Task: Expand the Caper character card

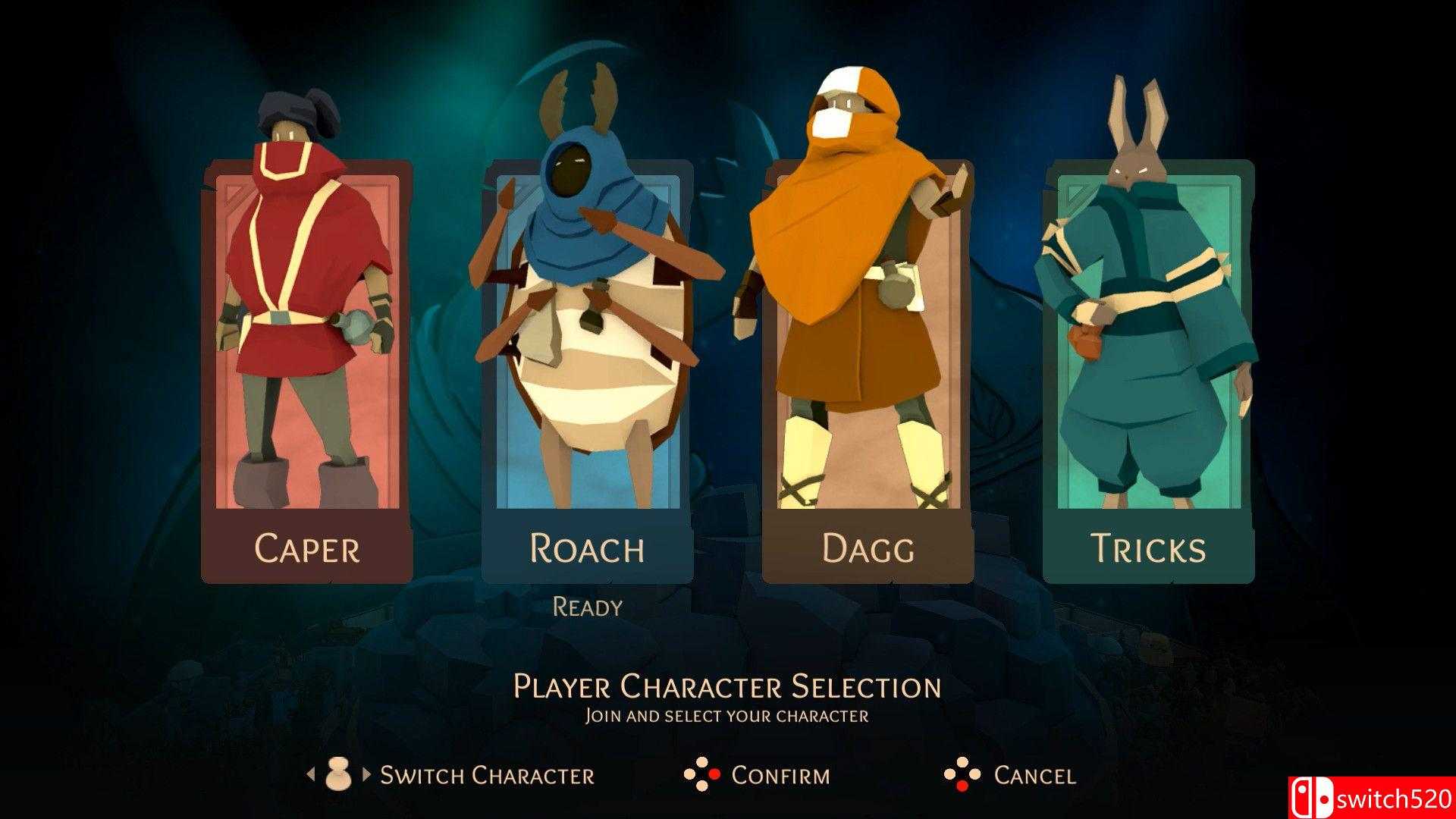Action: 307,364
